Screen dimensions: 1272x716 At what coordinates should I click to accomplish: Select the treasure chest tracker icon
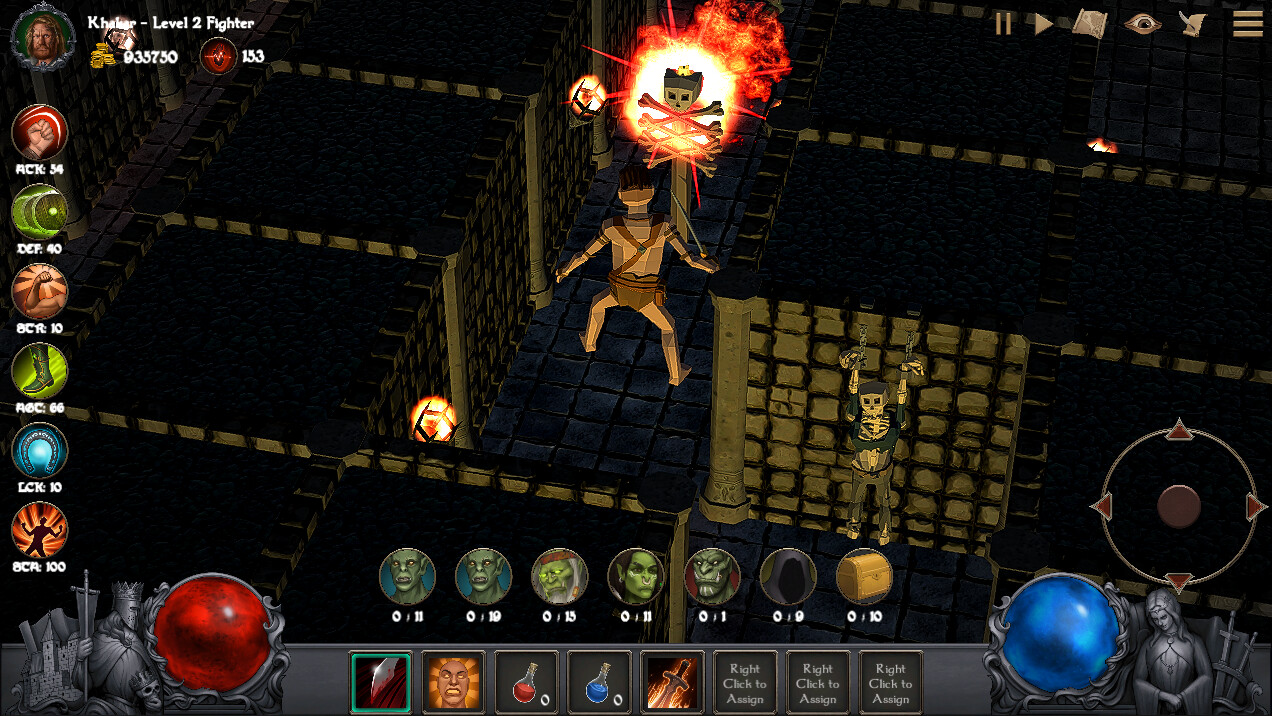pyautogui.click(x=864, y=576)
